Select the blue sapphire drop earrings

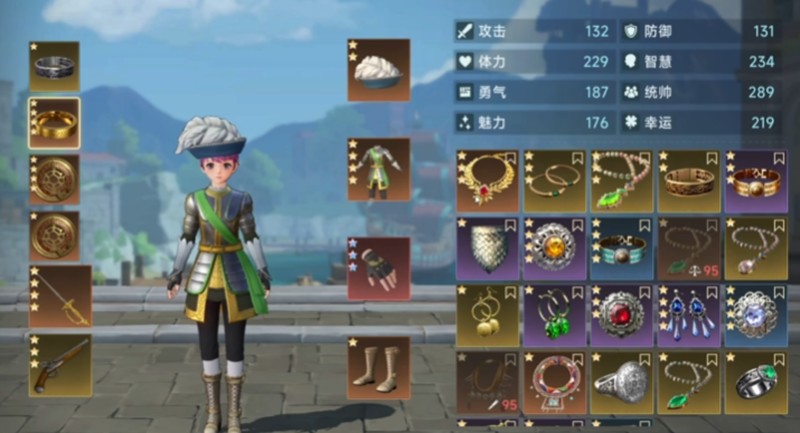pyautogui.click(x=688, y=315)
